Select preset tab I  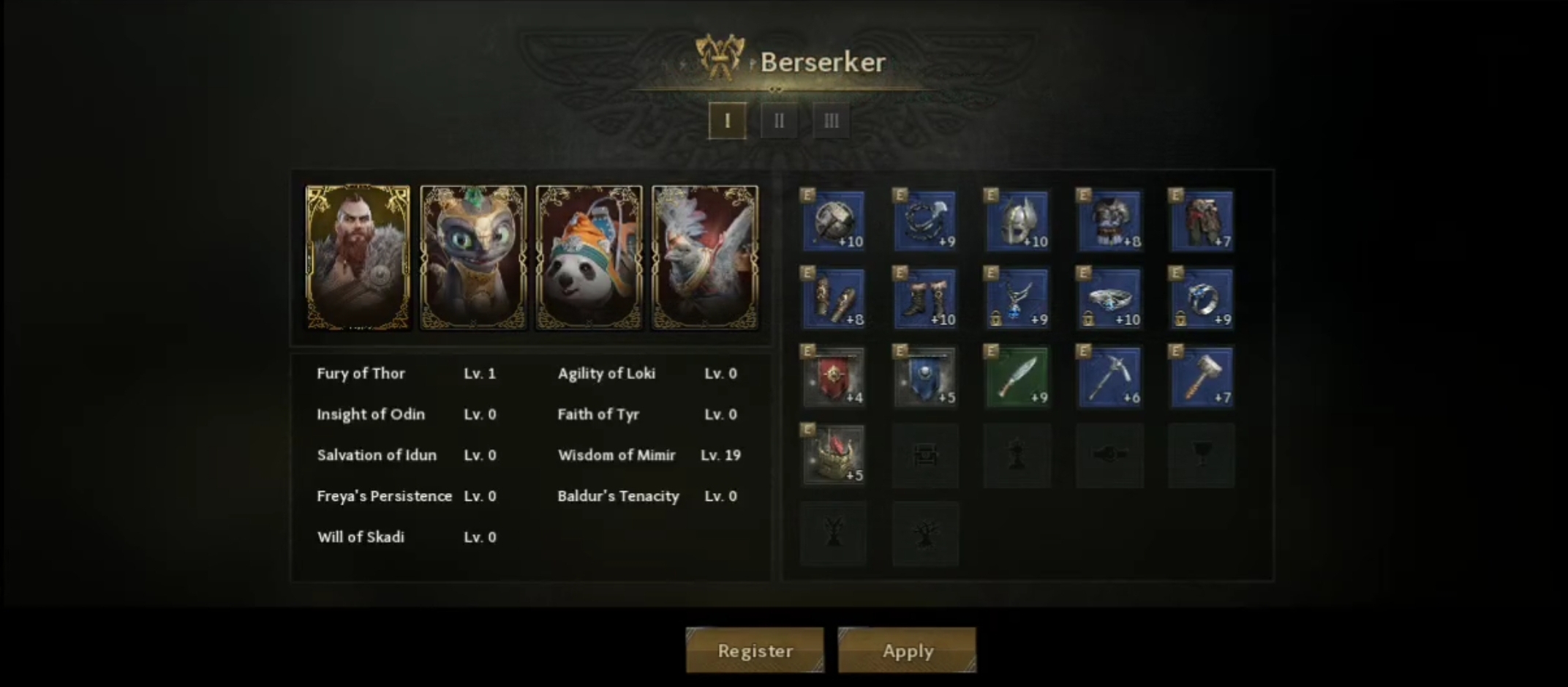pos(727,121)
